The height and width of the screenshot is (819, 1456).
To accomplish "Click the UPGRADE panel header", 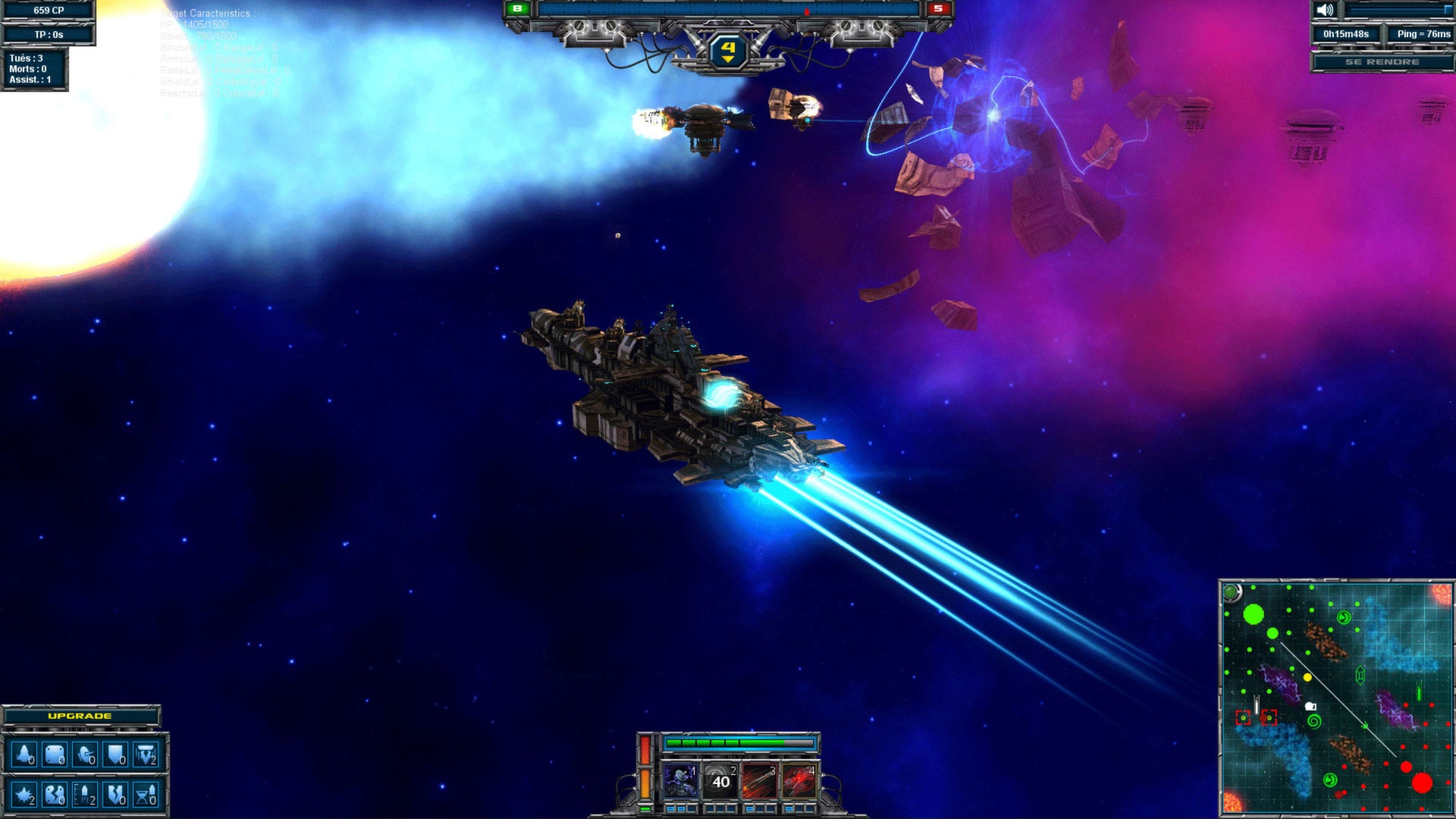I will click(80, 716).
